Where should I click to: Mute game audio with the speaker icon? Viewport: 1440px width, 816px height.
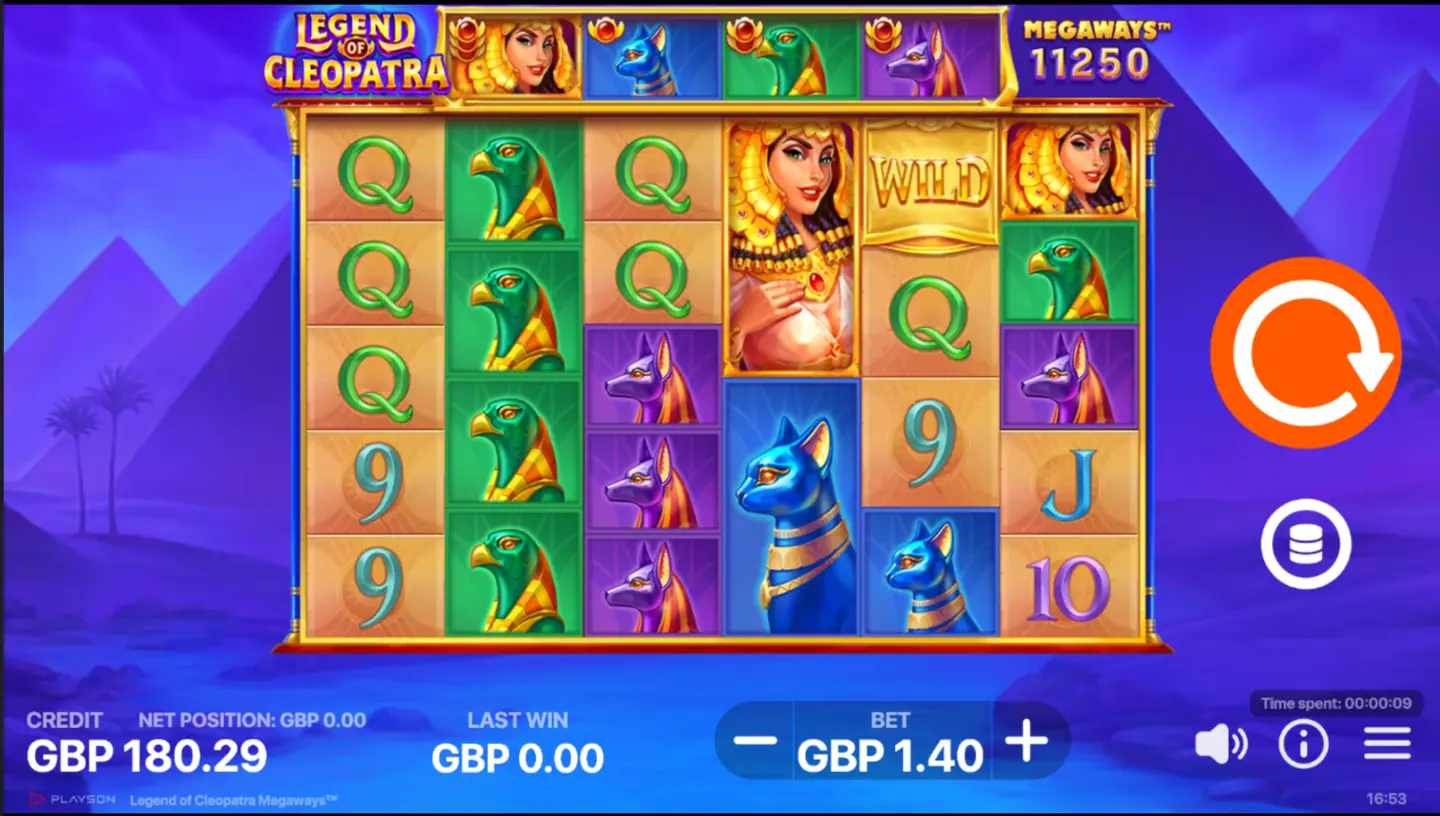(1221, 742)
